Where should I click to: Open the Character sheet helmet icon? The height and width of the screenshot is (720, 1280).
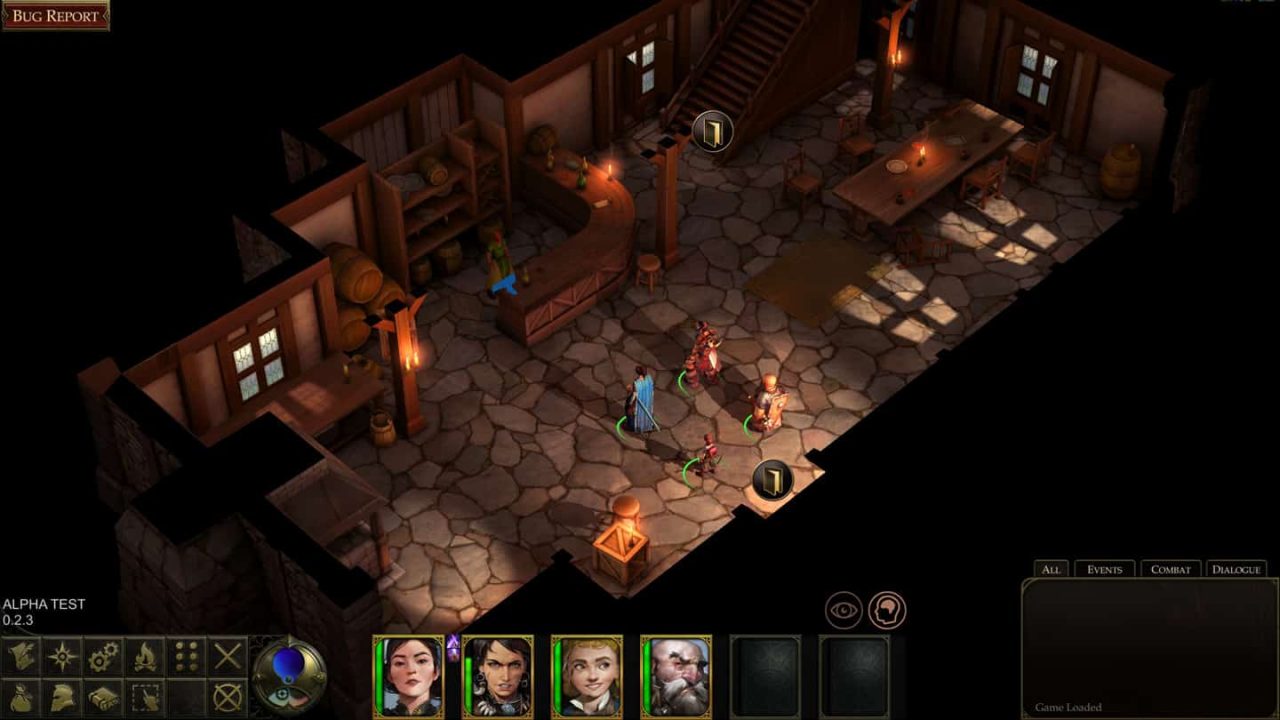click(x=60, y=698)
